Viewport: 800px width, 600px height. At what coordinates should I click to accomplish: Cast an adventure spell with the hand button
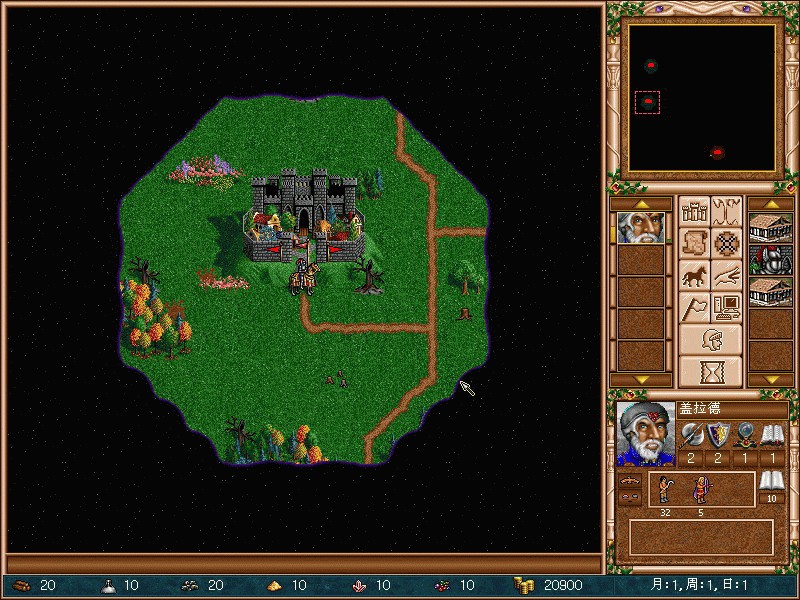point(727,275)
